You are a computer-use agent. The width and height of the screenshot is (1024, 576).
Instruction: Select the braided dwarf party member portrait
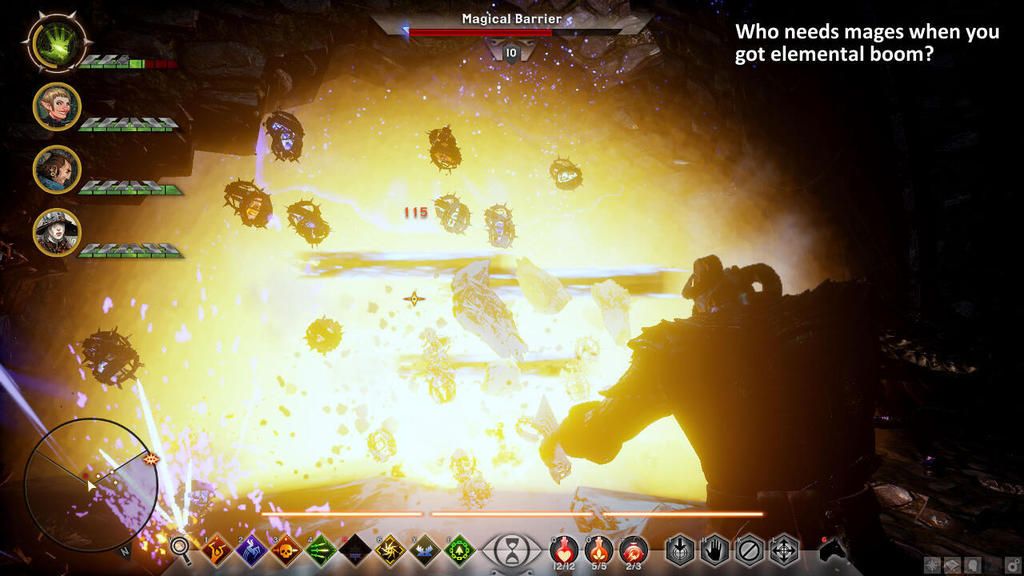coord(56,169)
